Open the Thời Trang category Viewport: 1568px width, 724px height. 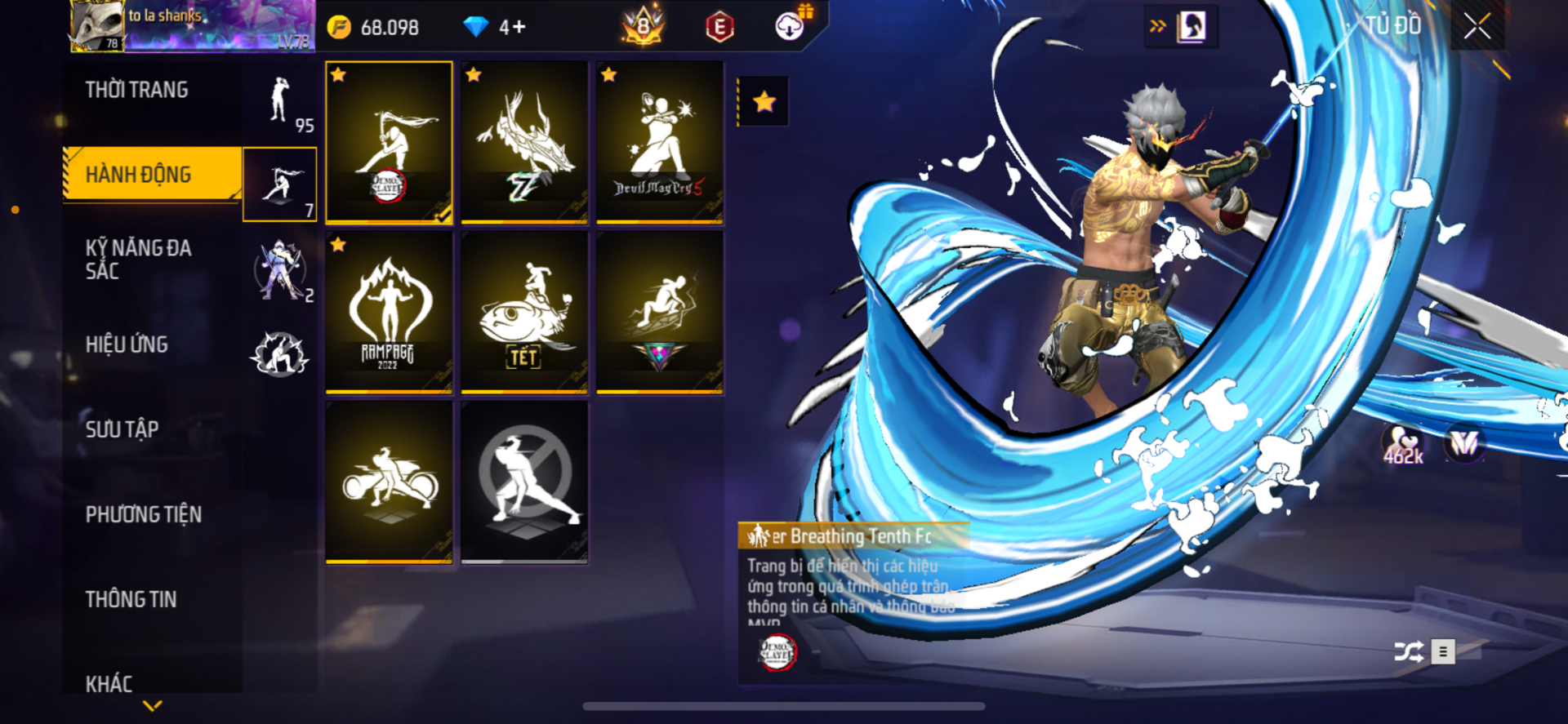pyautogui.click(x=137, y=90)
